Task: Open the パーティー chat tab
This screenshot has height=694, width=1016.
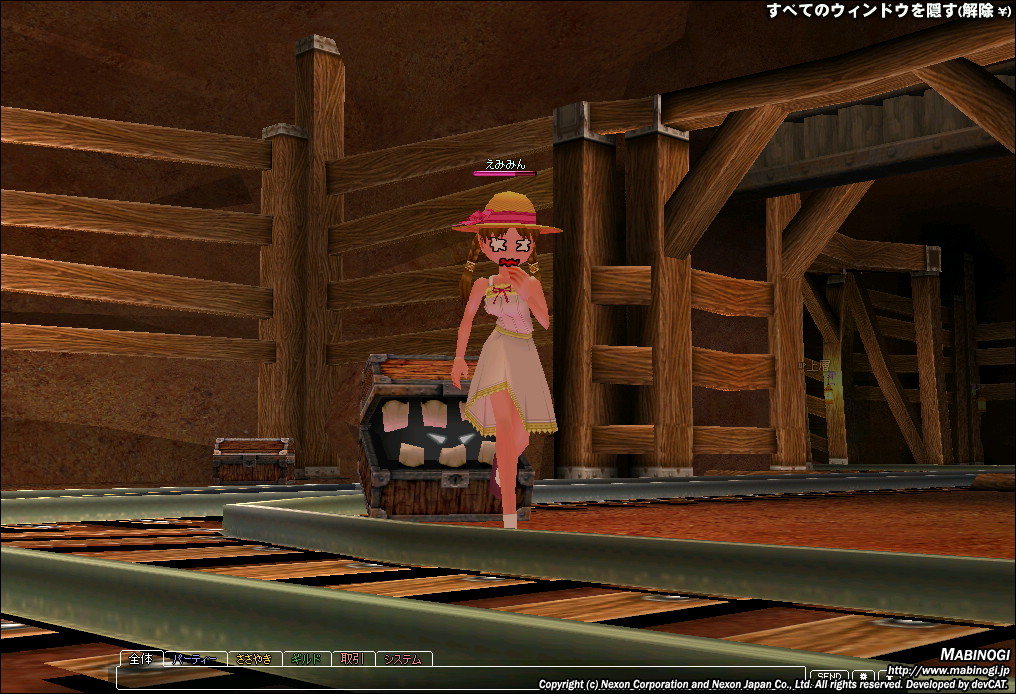Action: coord(196,659)
